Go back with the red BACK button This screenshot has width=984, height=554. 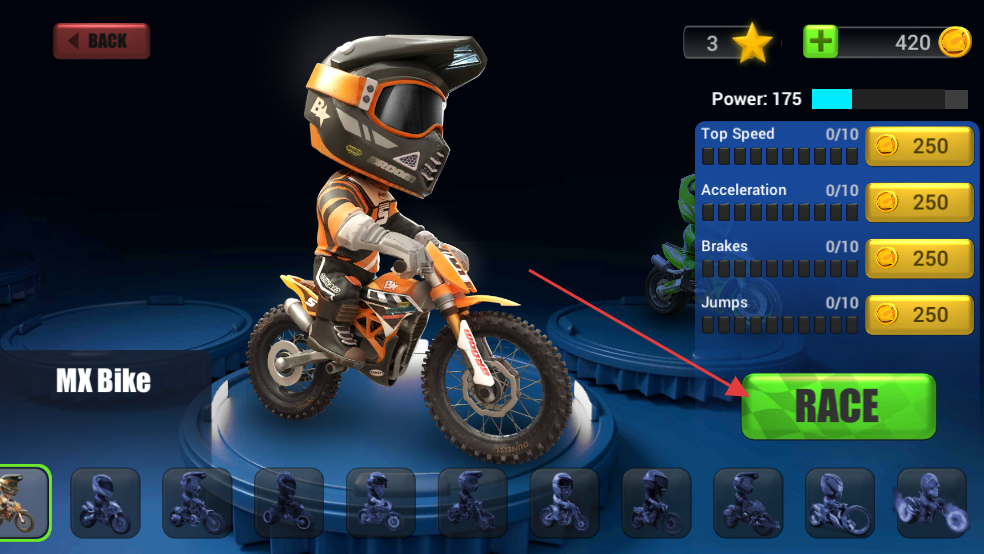pyautogui.click(x=101, y=41)
